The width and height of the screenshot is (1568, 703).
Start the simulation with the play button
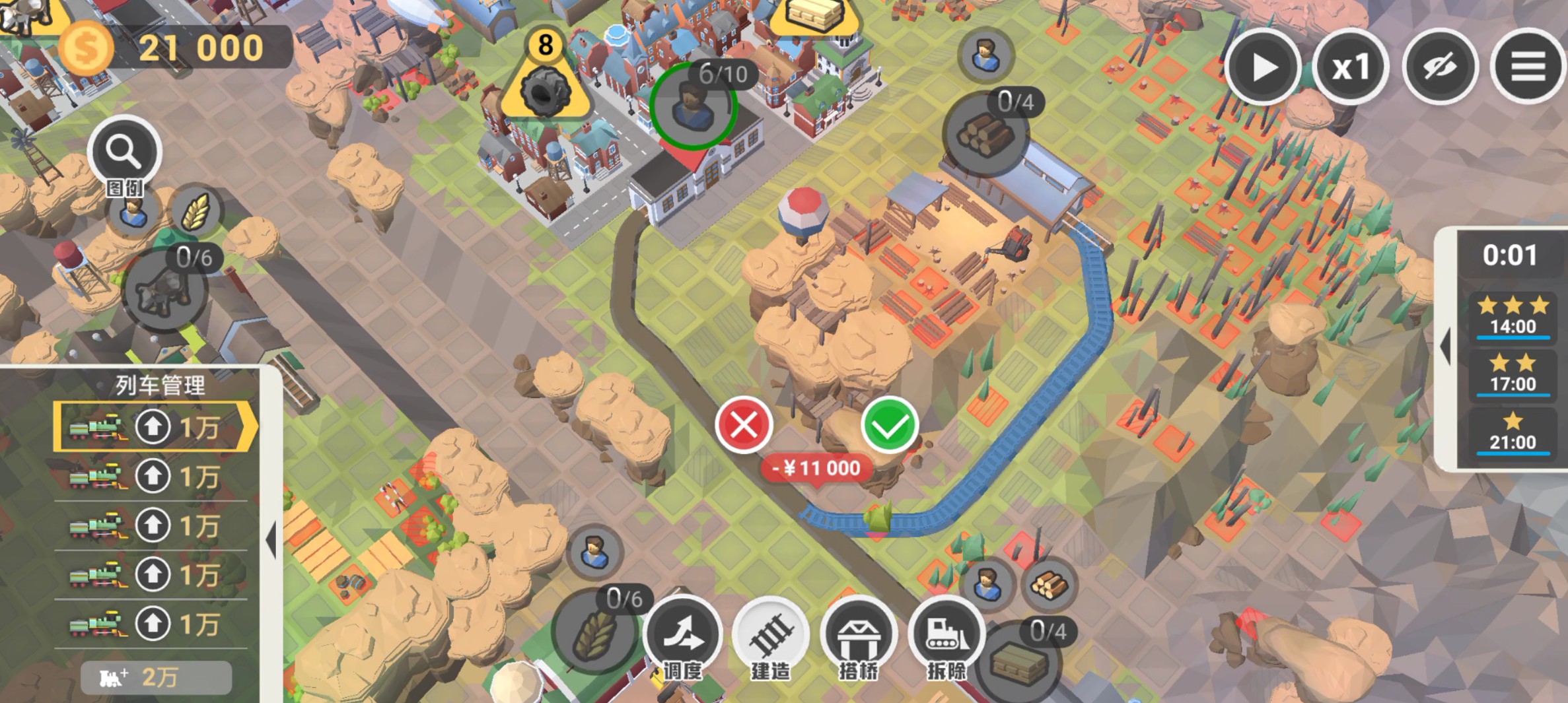tap(1263, 67)
